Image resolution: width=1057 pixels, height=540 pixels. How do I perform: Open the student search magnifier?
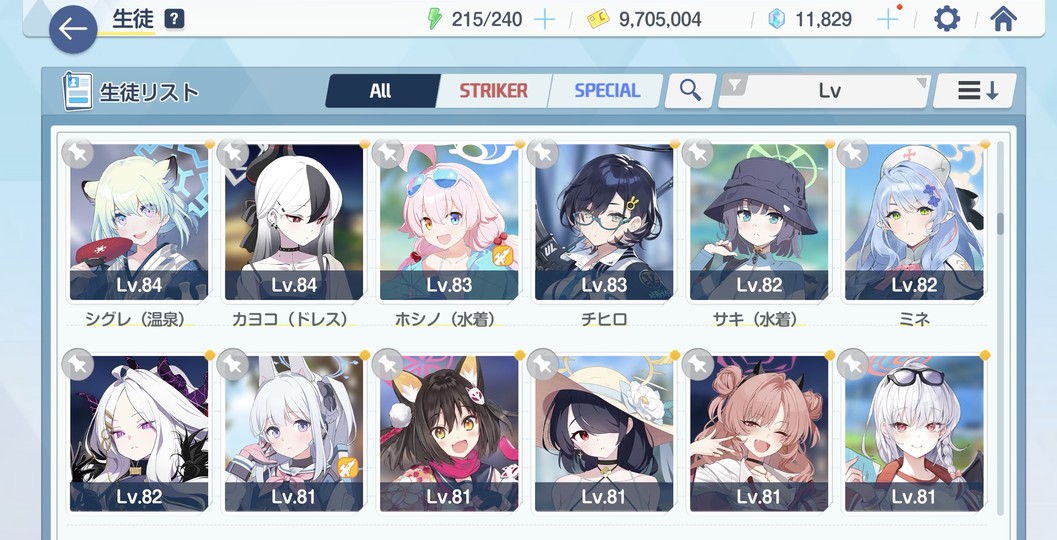[690, 91]
